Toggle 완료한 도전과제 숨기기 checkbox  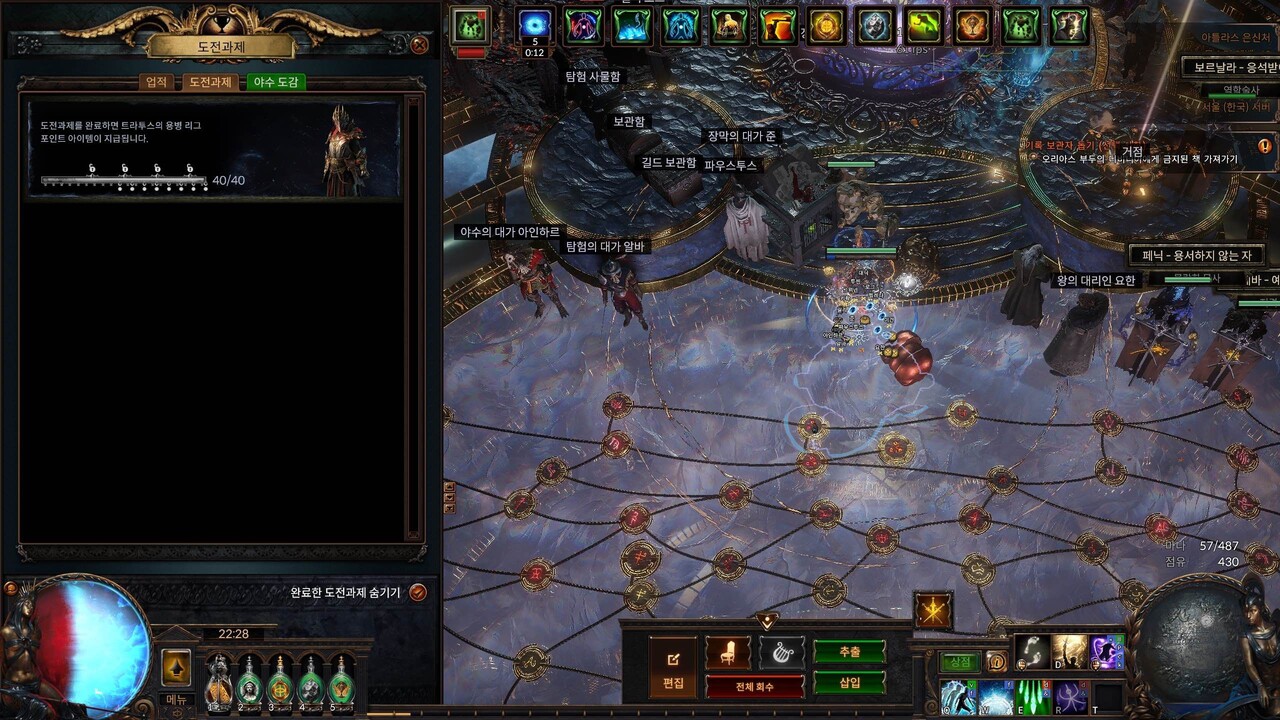click(418, 592)
